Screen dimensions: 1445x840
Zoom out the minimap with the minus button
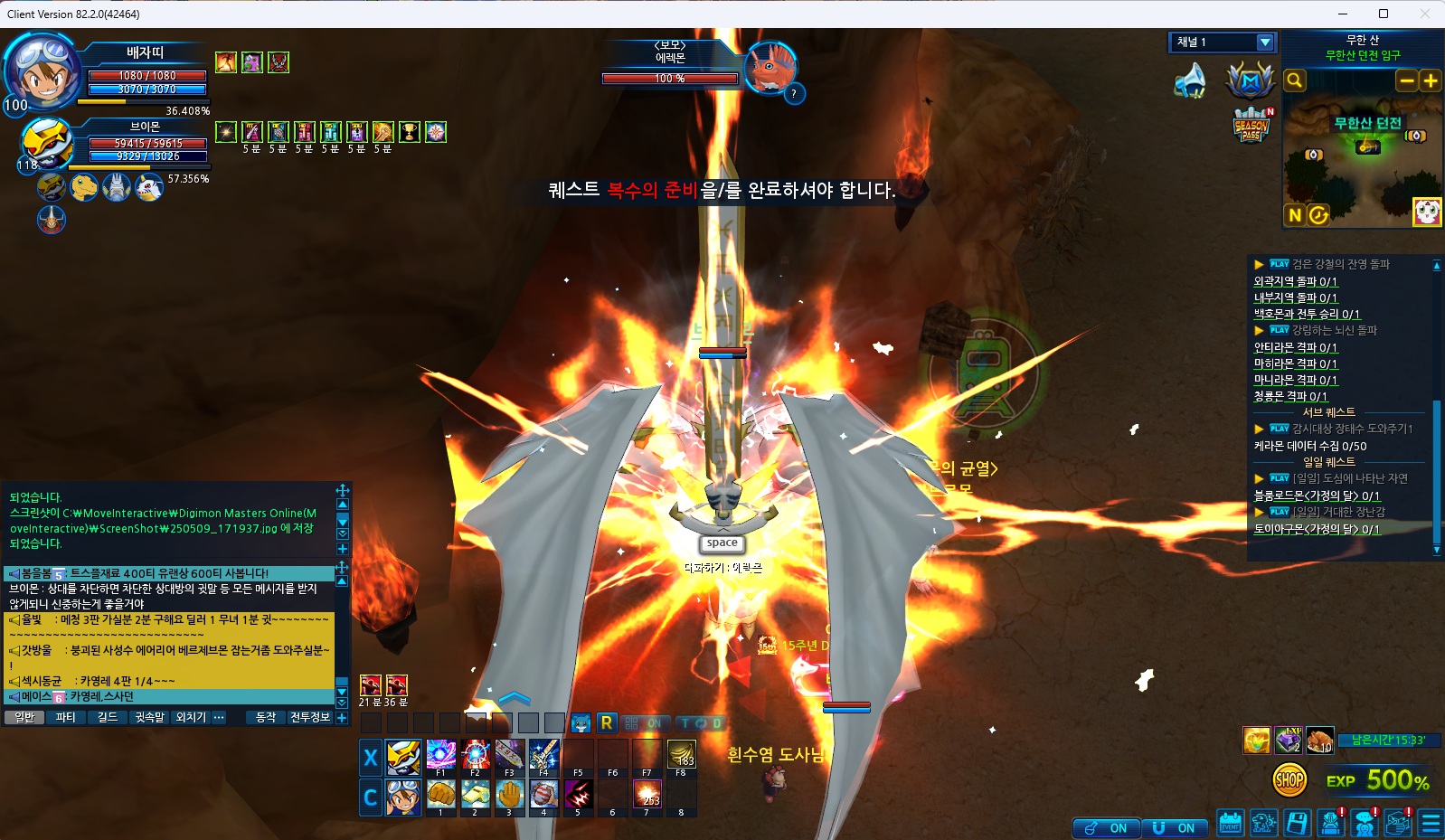point(1406,80)
